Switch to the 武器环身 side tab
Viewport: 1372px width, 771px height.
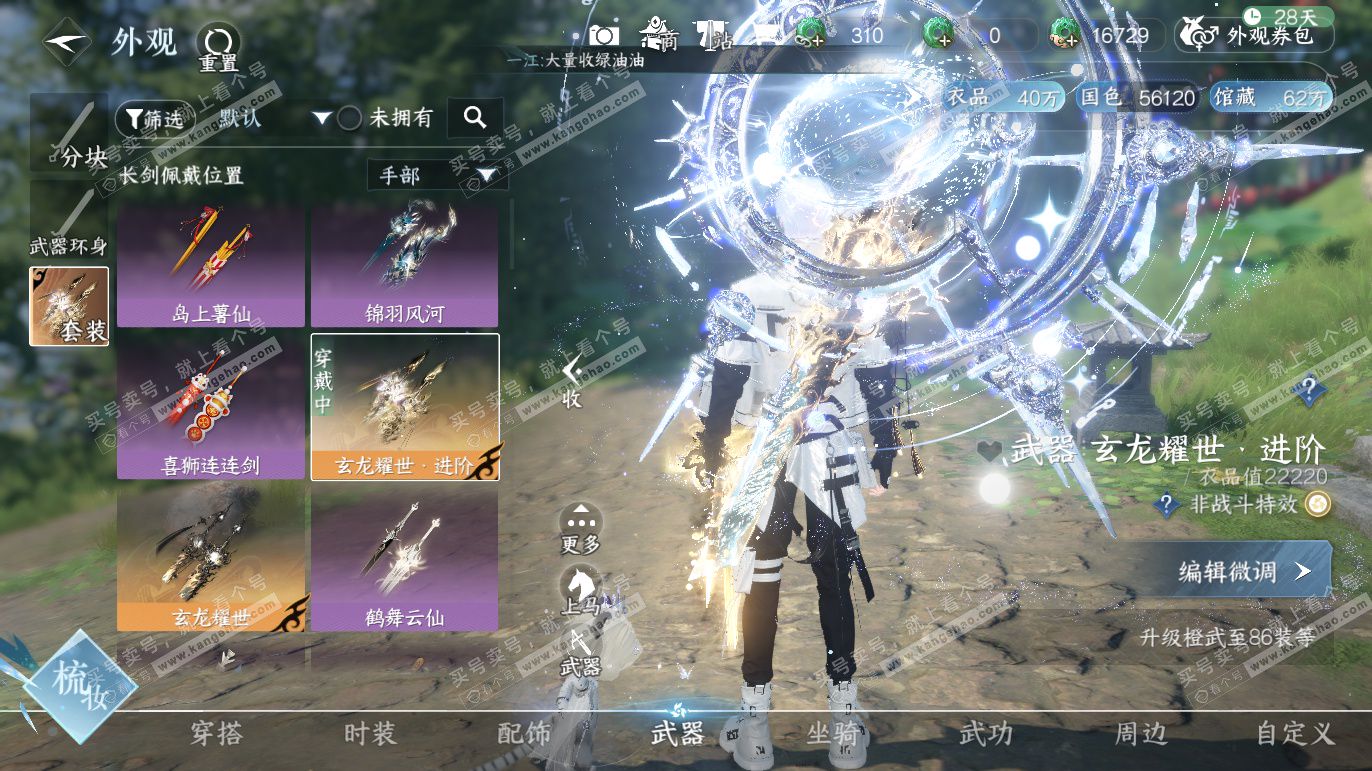pyautogui.click(x=69, y=220)
